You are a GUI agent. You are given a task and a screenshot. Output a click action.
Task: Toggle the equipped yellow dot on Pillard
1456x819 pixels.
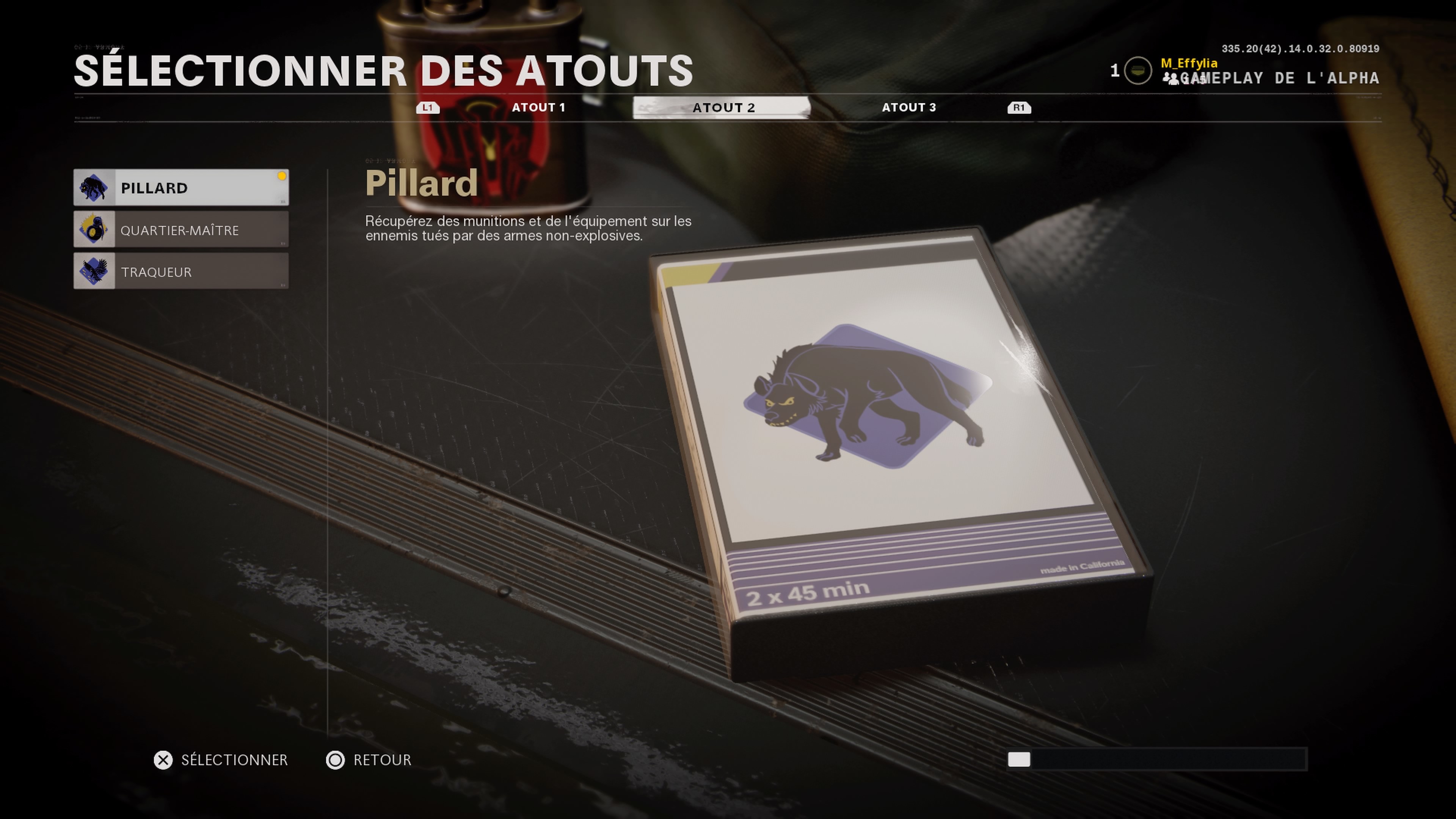tap(281, 176)
